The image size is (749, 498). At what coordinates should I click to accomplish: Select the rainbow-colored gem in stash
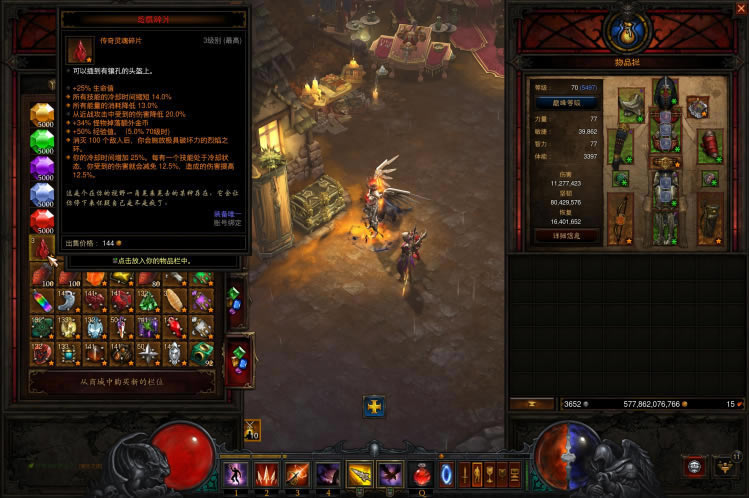point(42,301)
